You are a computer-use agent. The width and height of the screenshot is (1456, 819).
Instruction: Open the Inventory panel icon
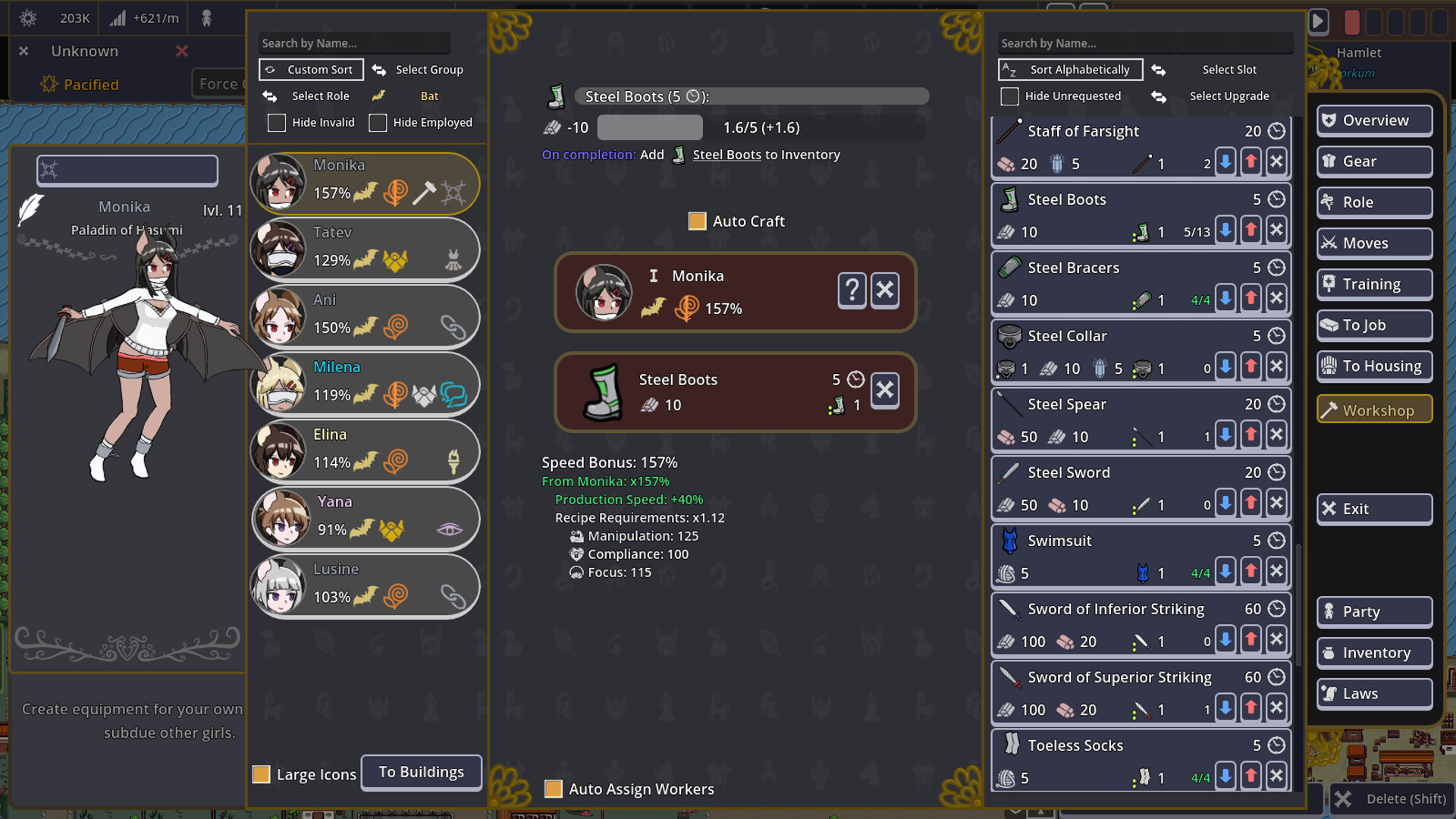(1330, 652)
